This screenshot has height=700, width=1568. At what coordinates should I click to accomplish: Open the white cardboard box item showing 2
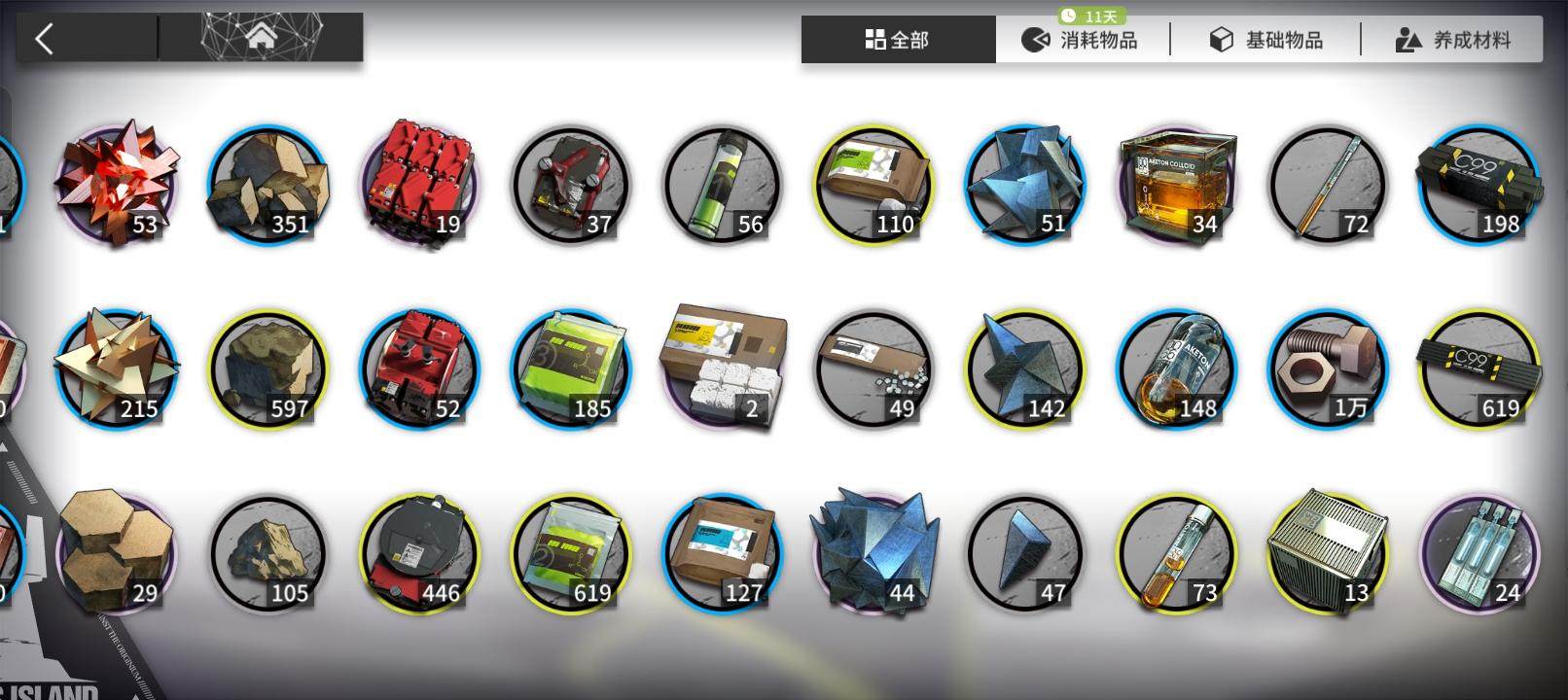pyautogui.click(x=722, y=369)
